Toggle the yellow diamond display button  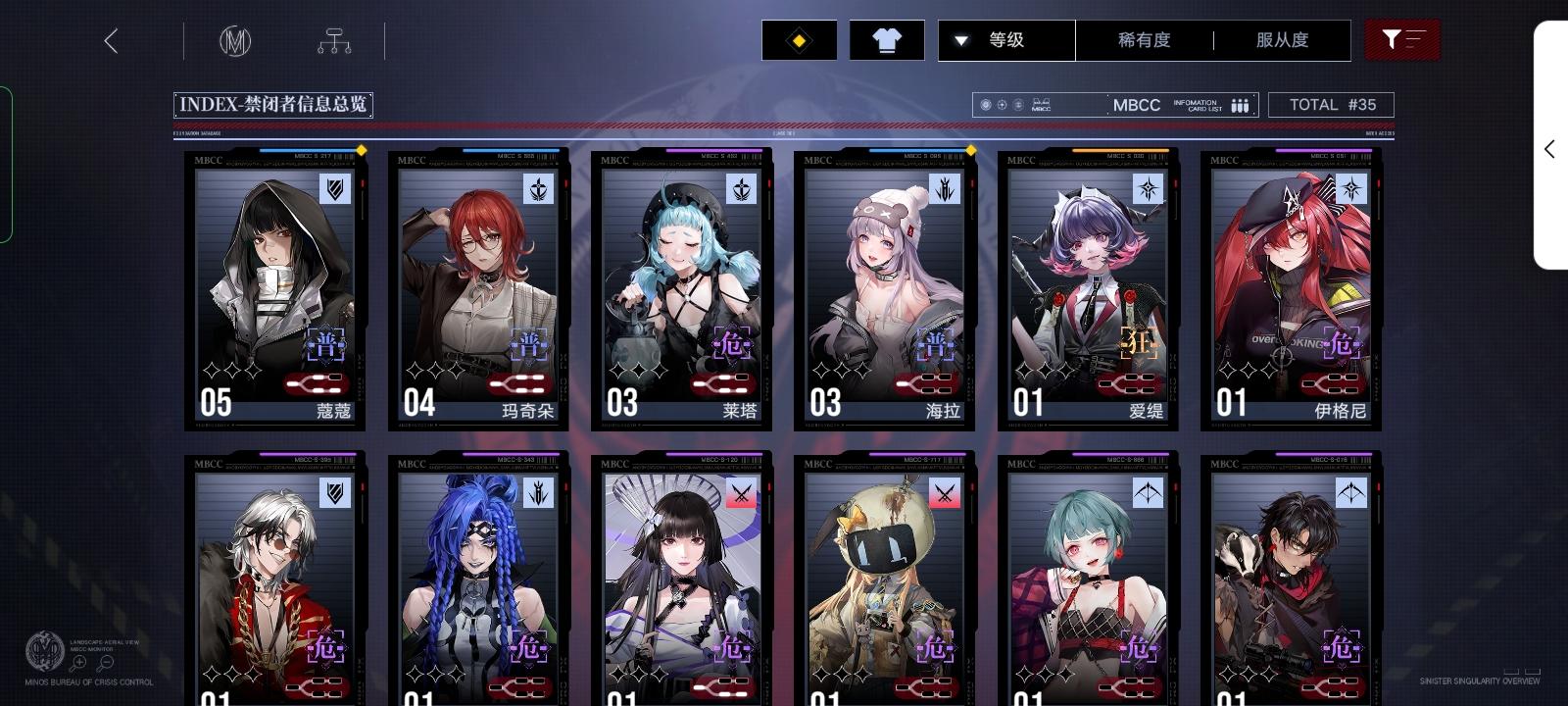(x=799, y=40)
